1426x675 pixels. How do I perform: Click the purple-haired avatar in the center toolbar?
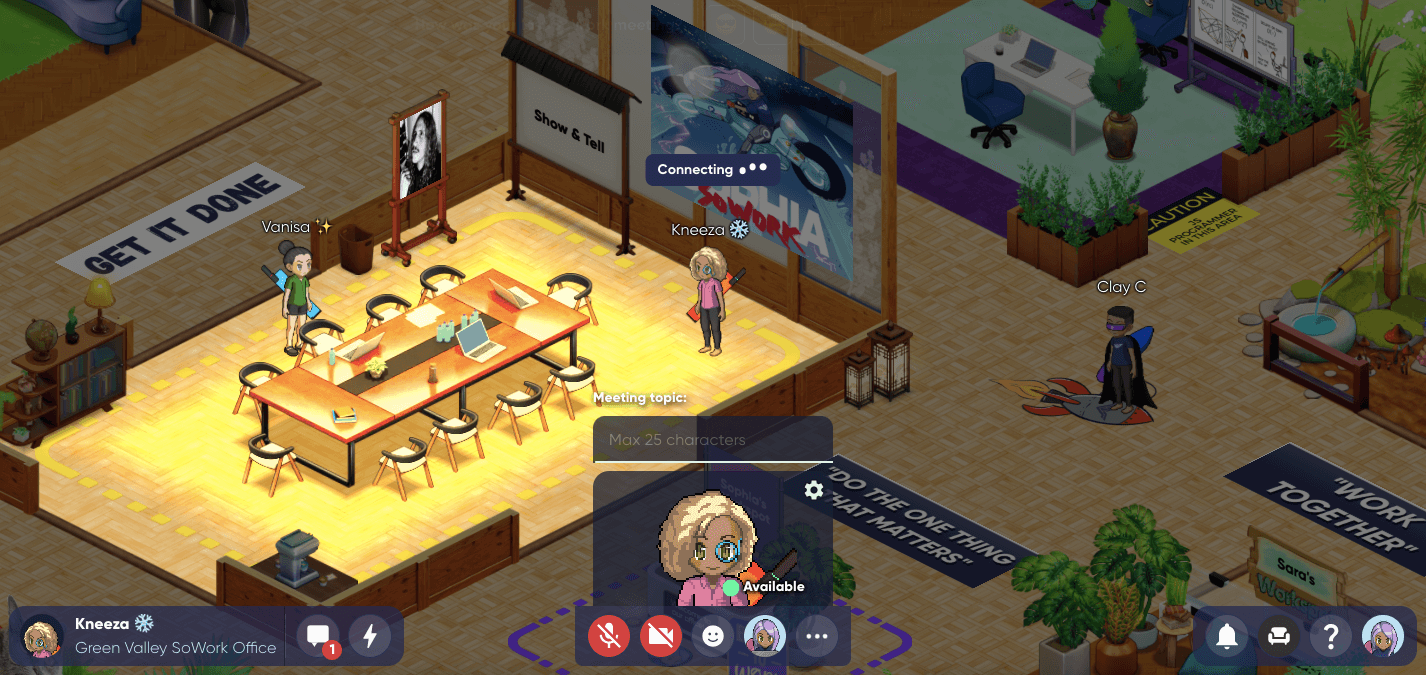coord(765,635)
